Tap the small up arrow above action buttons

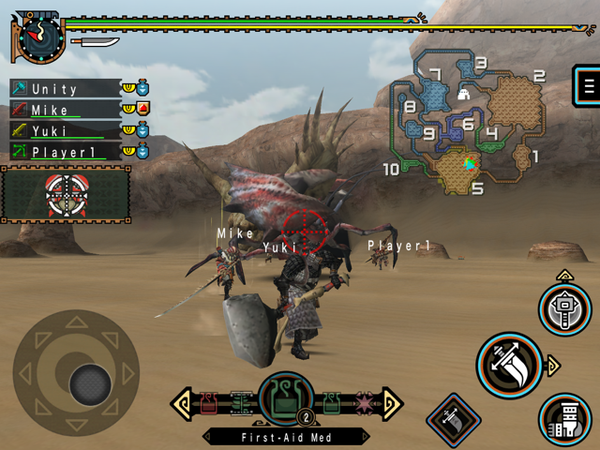[x=564, y=273]
